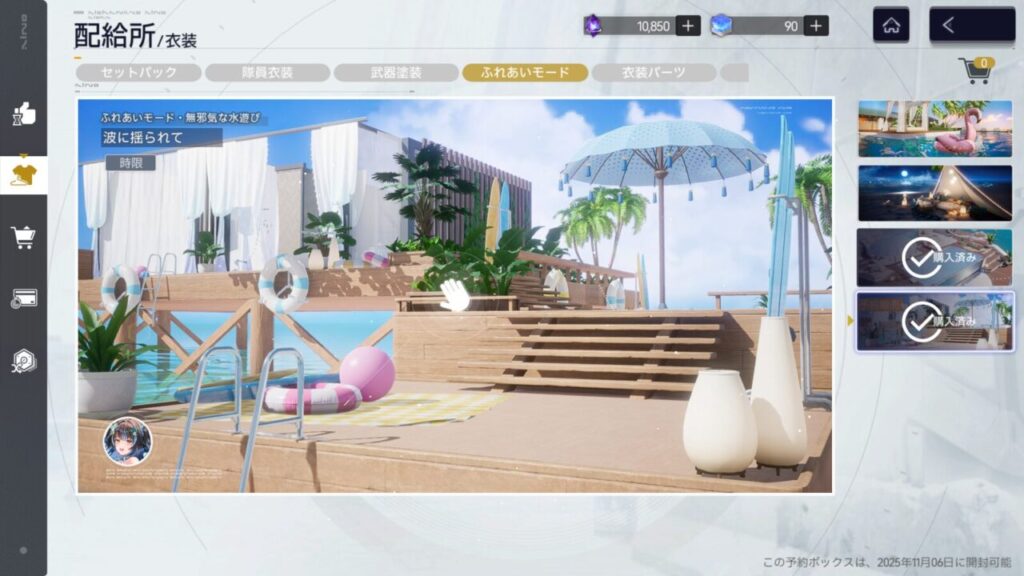Return to the home screen
Screen dimensions: 1024x576
coord(891,26)
